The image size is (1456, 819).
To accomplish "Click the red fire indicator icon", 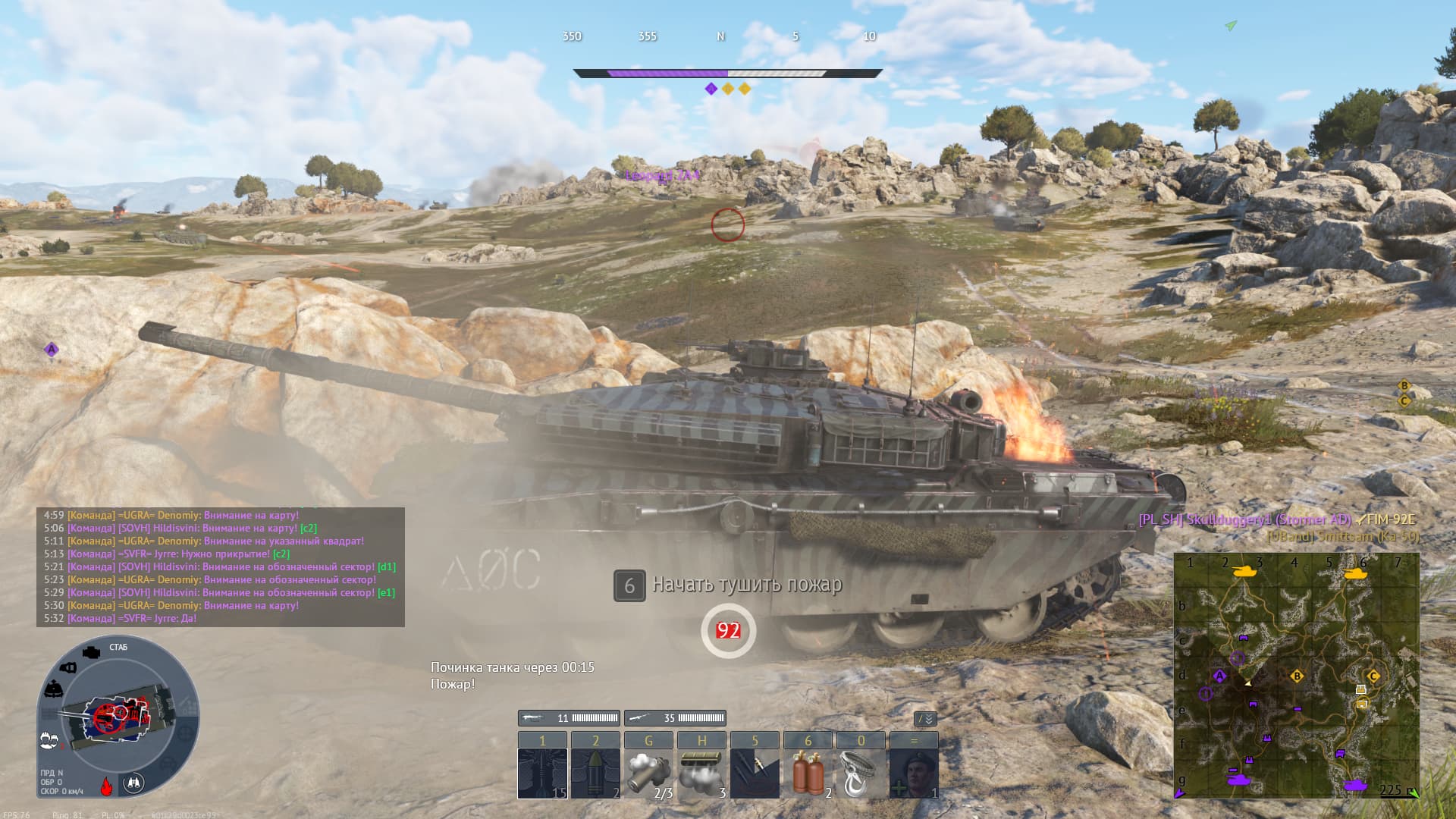I will (107, 786).
